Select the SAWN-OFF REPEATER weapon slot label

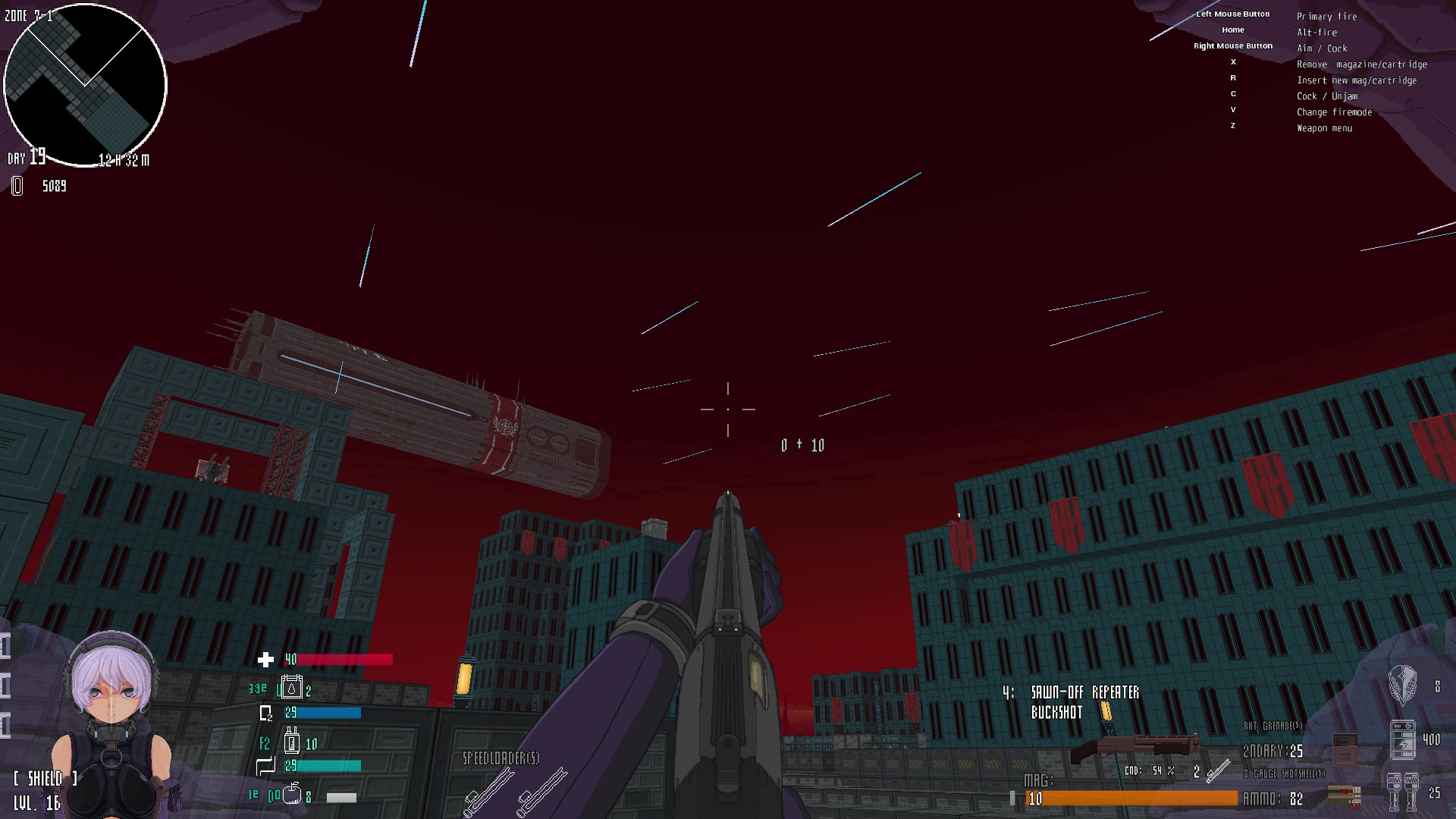tap(1086, 692)
